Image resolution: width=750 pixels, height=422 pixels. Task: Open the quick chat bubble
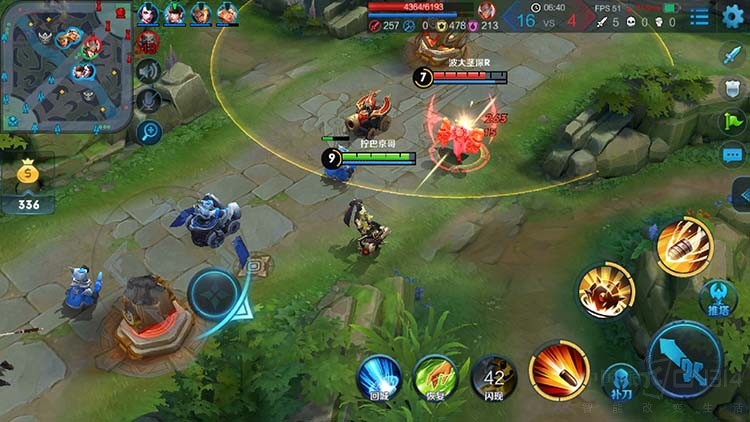[732, 154]
